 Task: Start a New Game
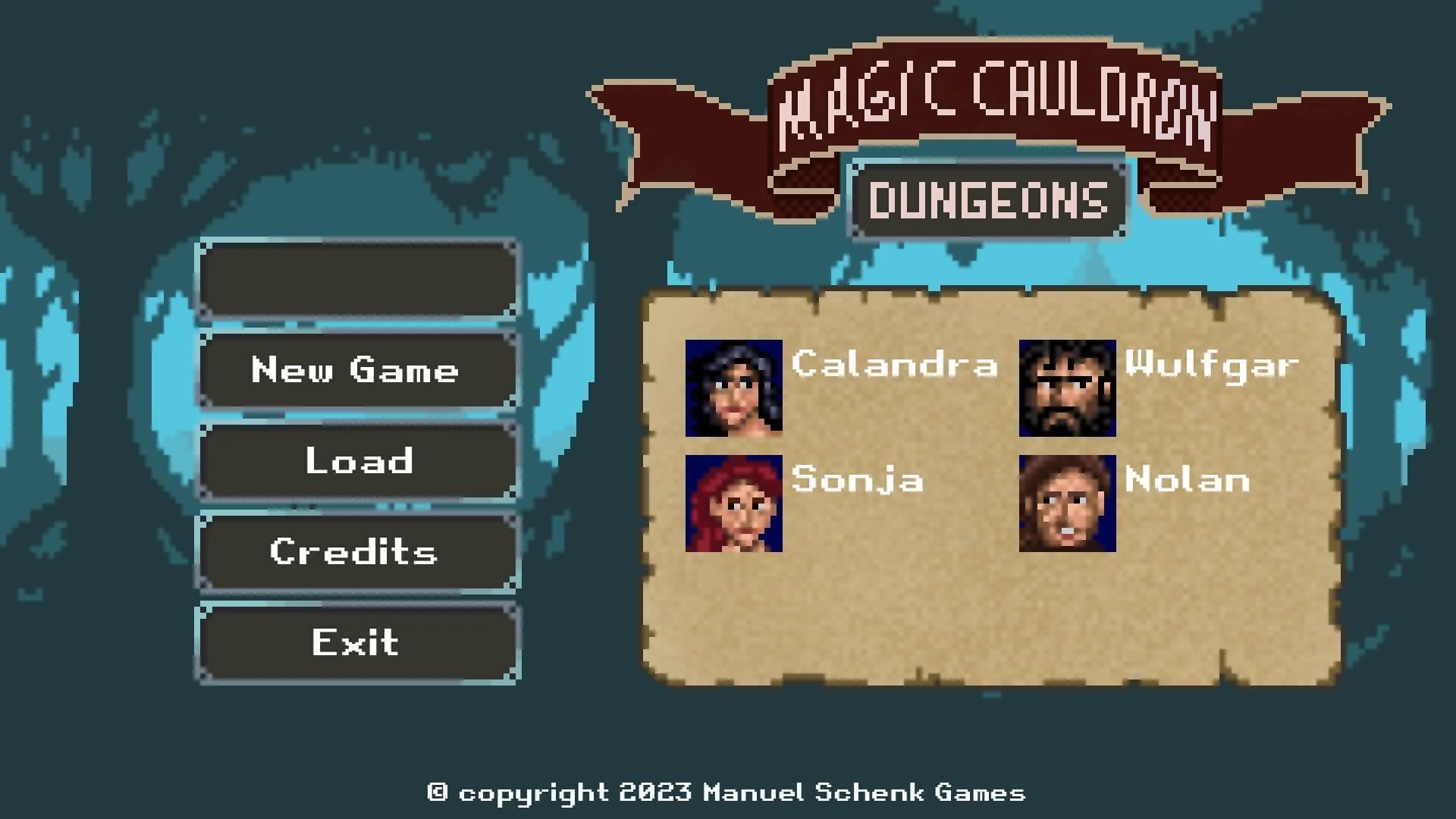click(x=356, y=371)
